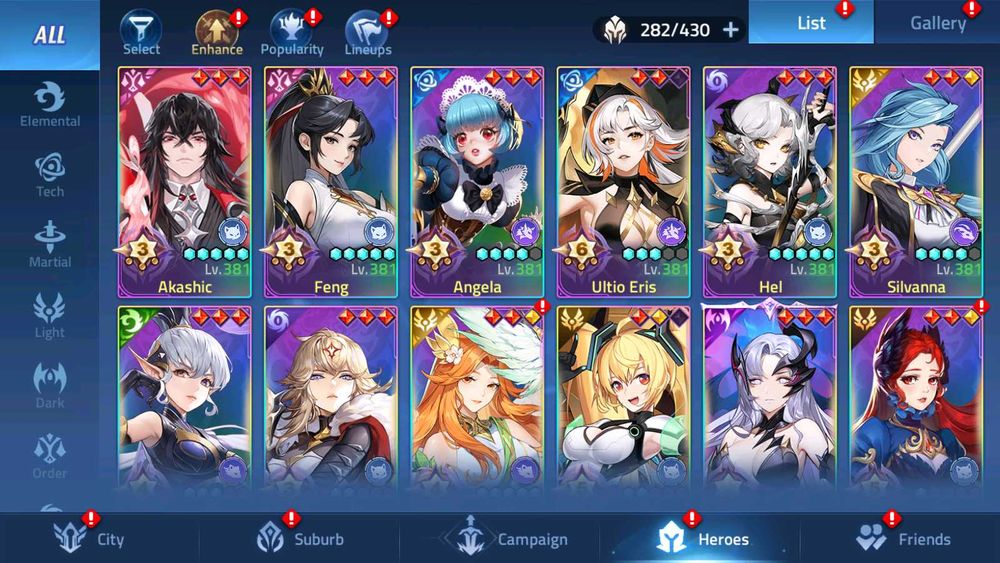This screenshot has height=563, width=1000.
Task: Open the Friends menu
Action: pyautogui.click(x=903, y=539)
